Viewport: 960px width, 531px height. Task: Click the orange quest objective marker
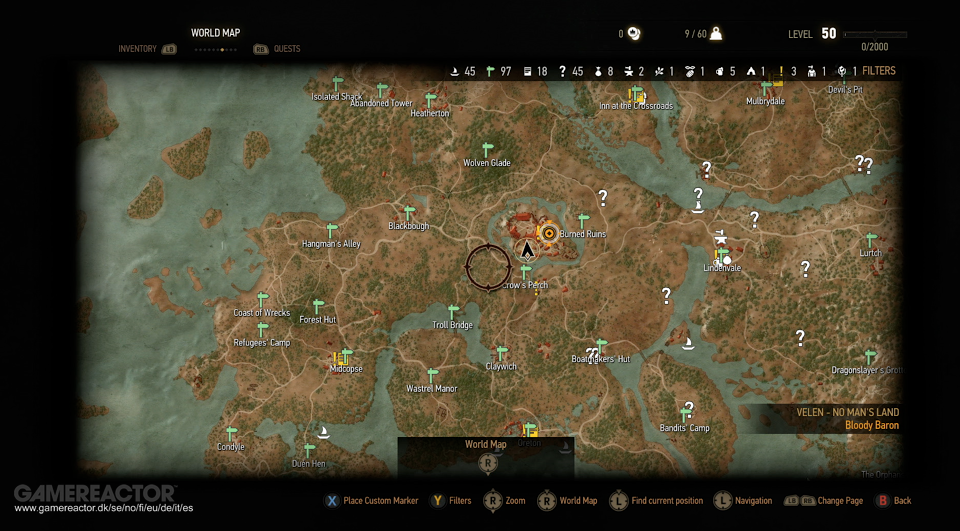[548, 233]
